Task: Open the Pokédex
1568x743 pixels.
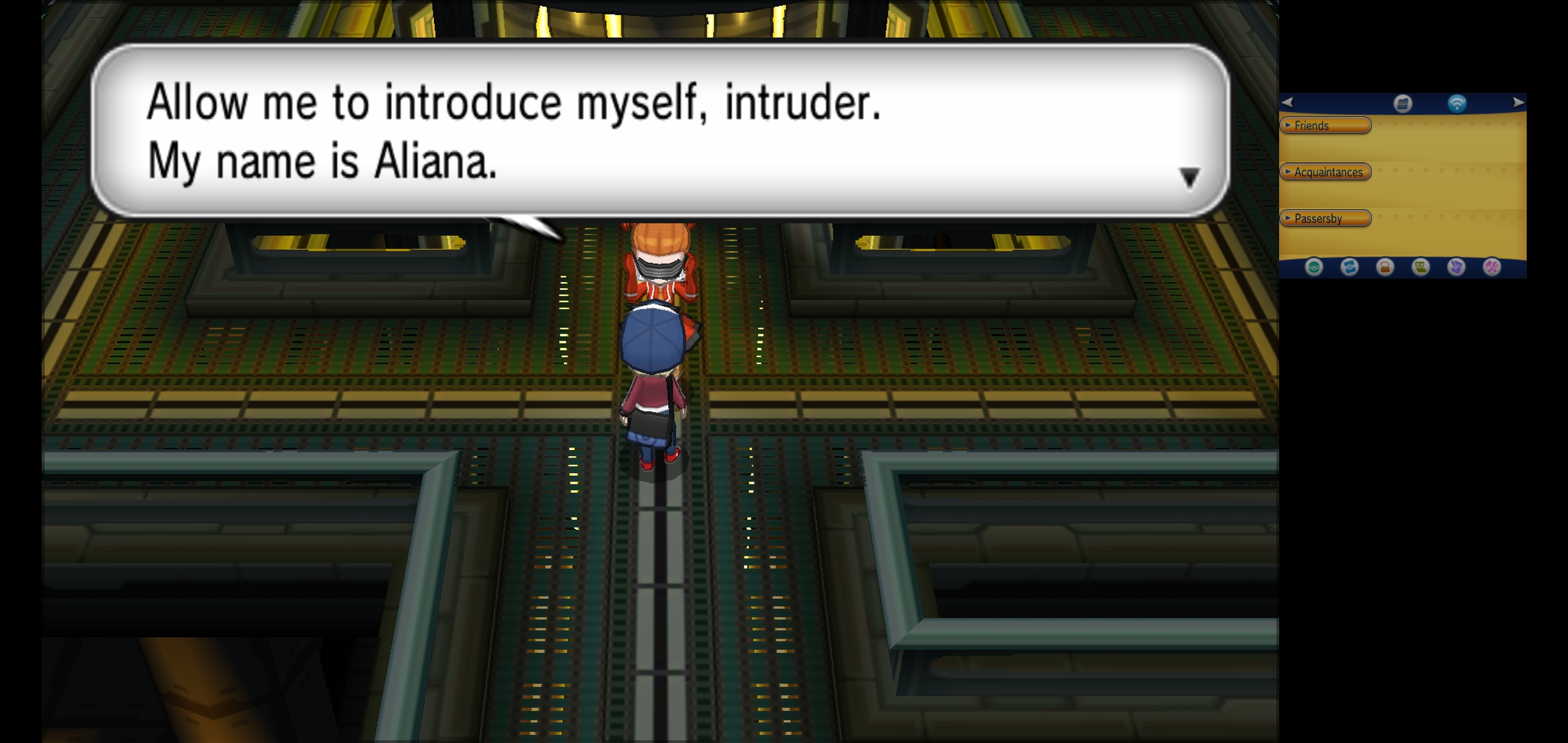Action: pos(1349,267)
